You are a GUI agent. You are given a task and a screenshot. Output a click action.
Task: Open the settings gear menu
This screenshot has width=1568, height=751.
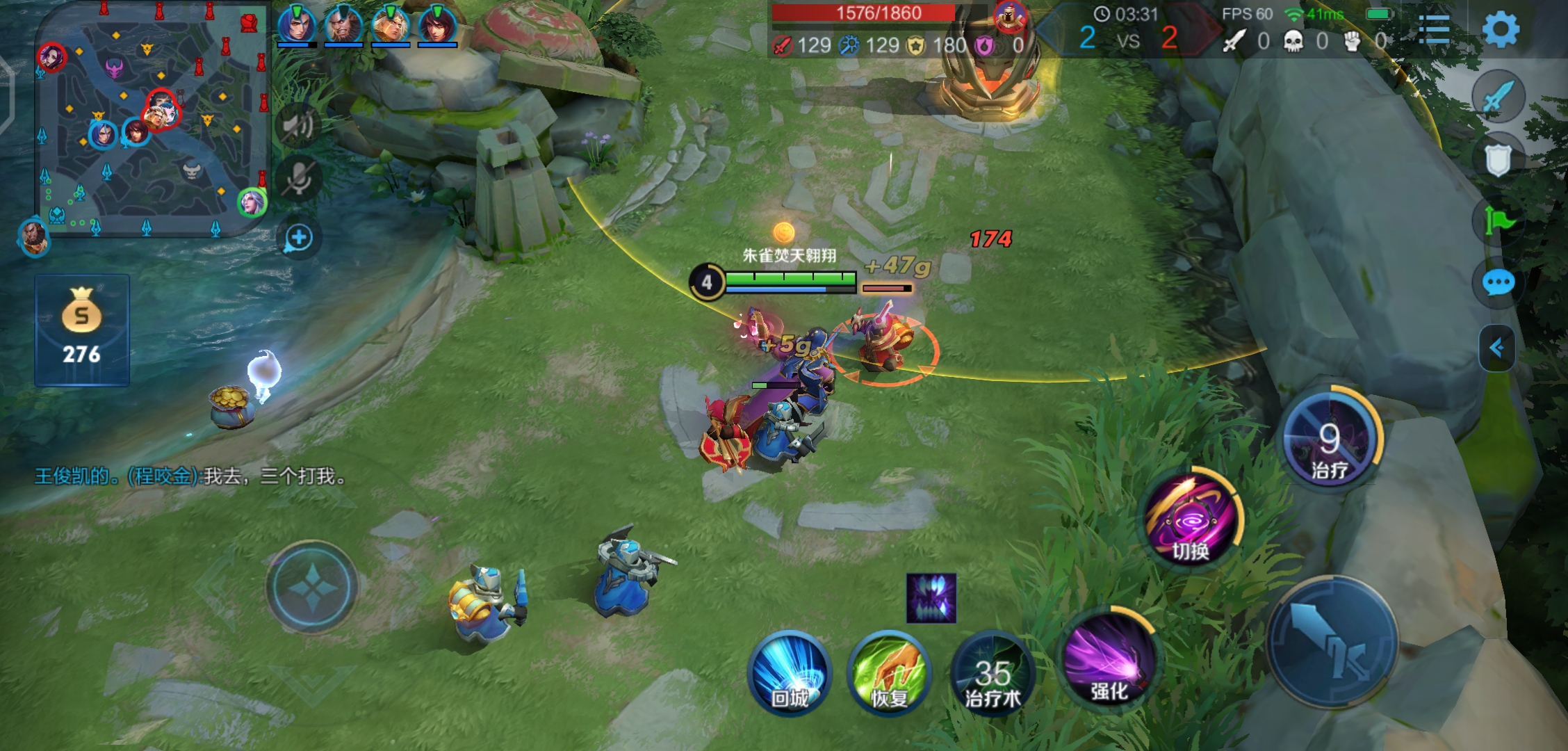click(x=1500, y=31)
